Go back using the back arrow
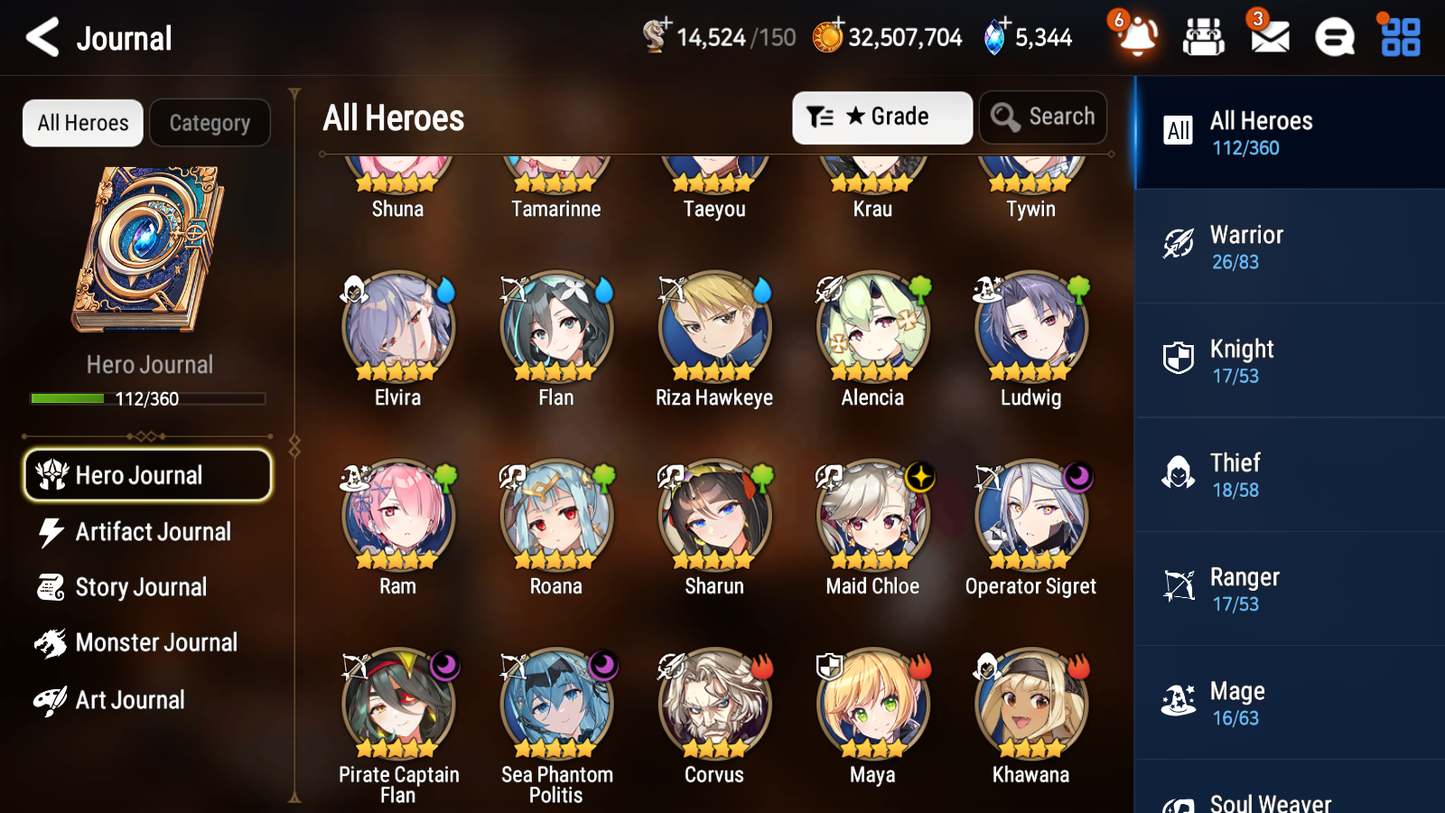 click(42, 36)
